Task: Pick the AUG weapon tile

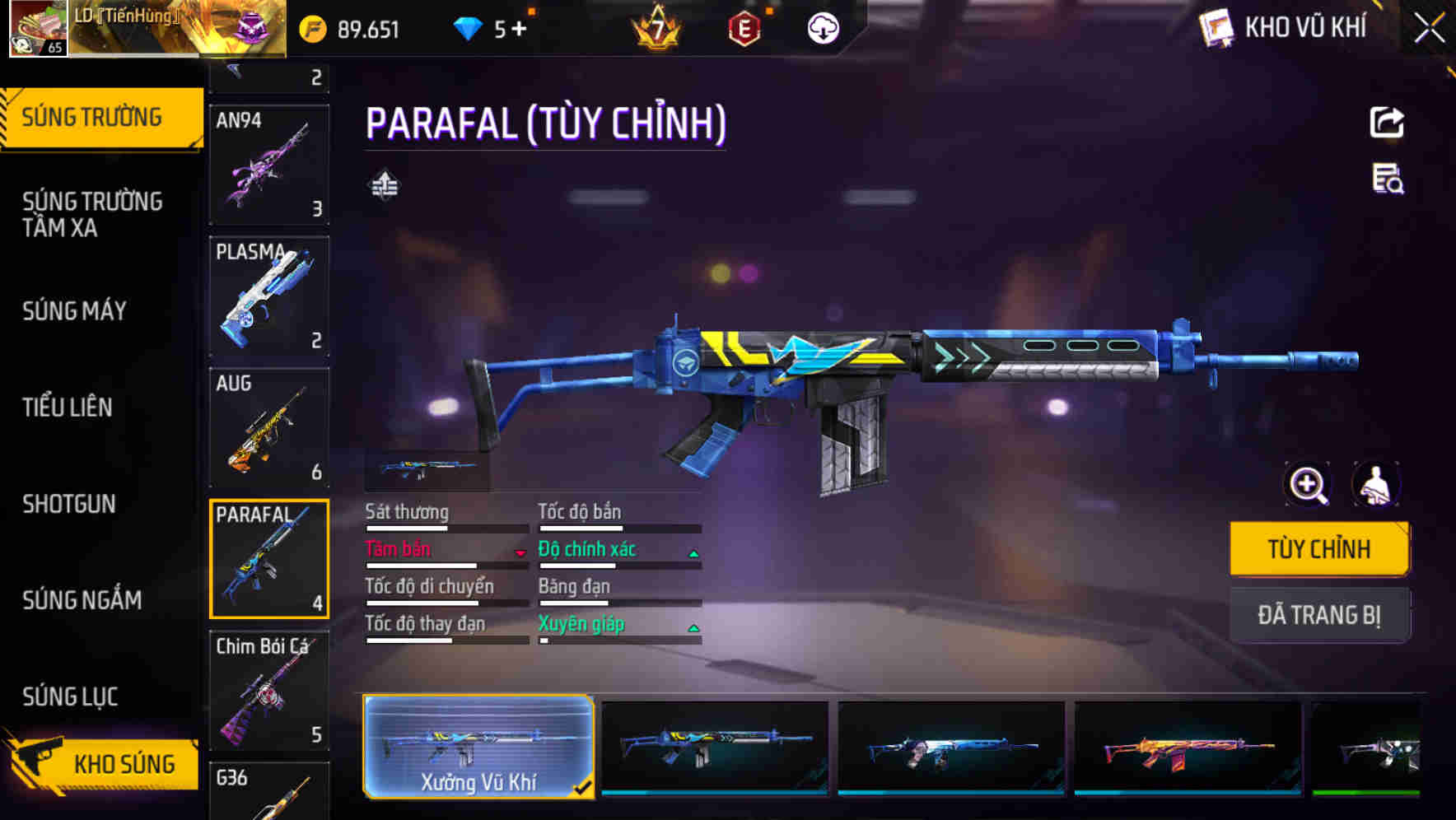Action: (x=269, y=428)
